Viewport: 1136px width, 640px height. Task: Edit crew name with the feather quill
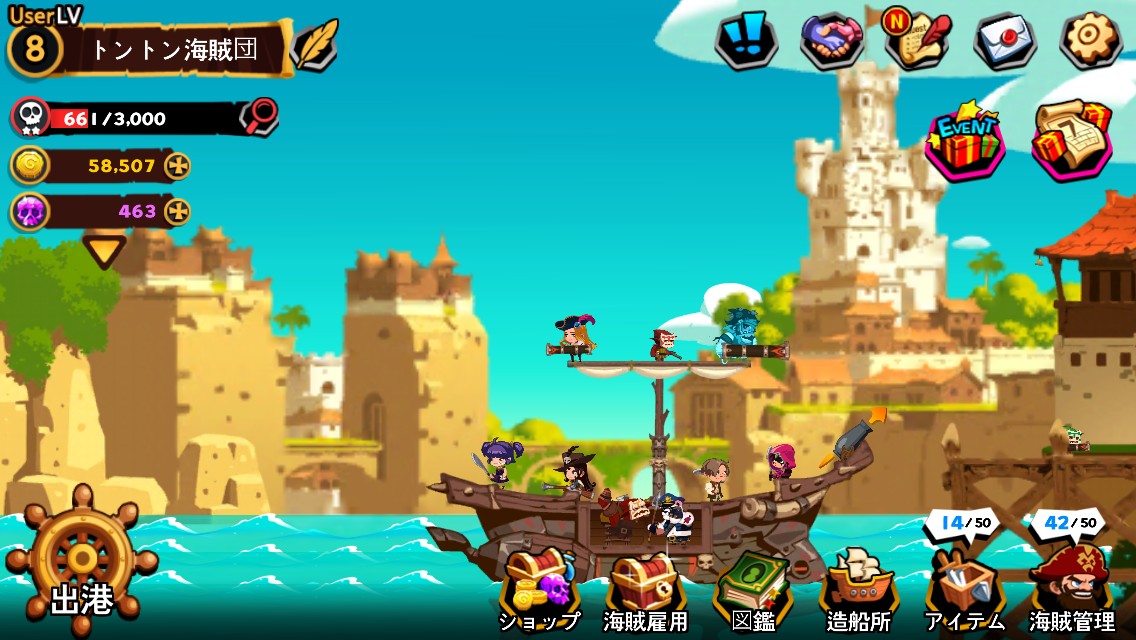click(x=317, y=45)
